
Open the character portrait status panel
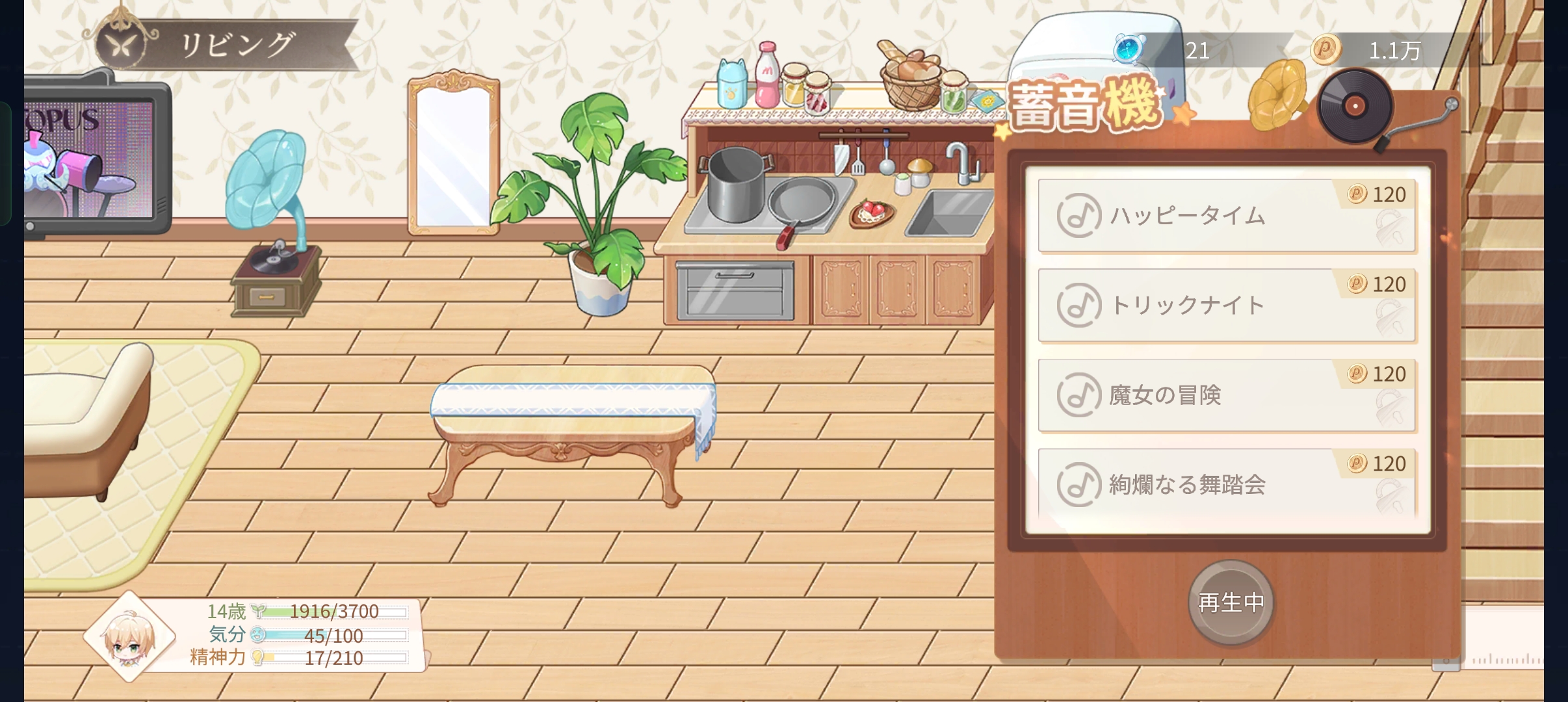(130, 637)
